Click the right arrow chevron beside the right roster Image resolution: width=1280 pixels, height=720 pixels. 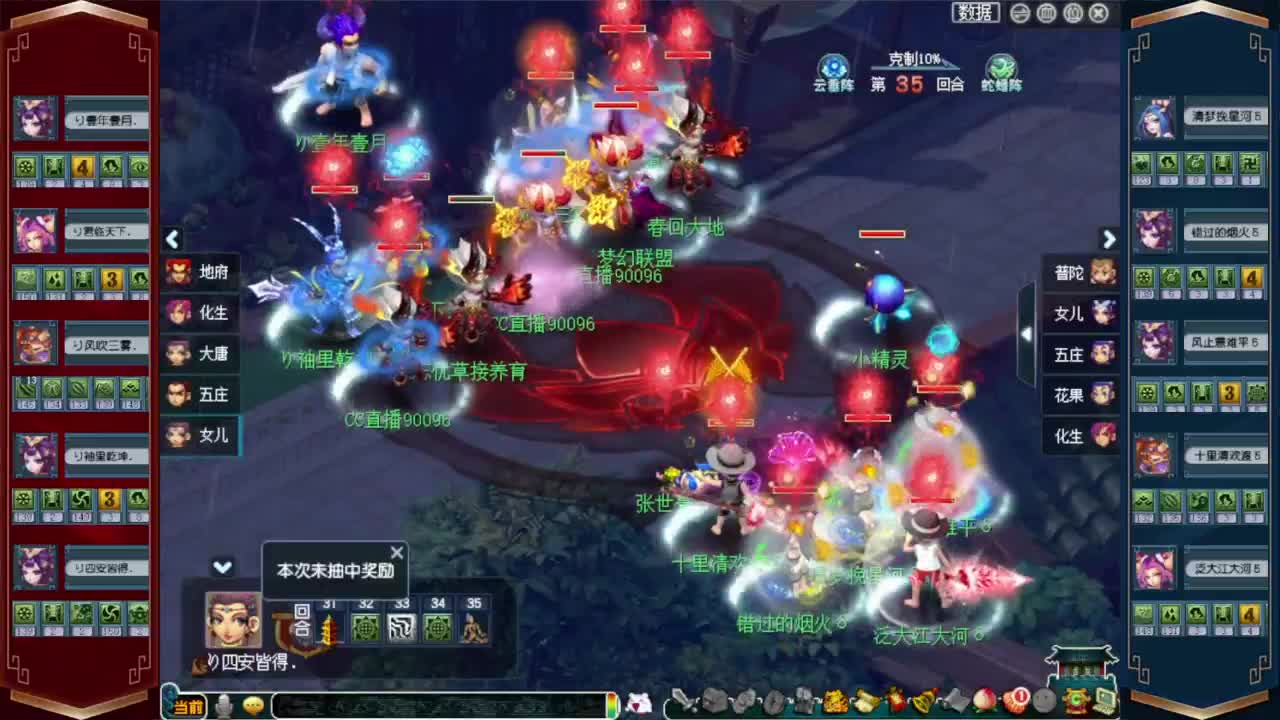coord(1109,240)
